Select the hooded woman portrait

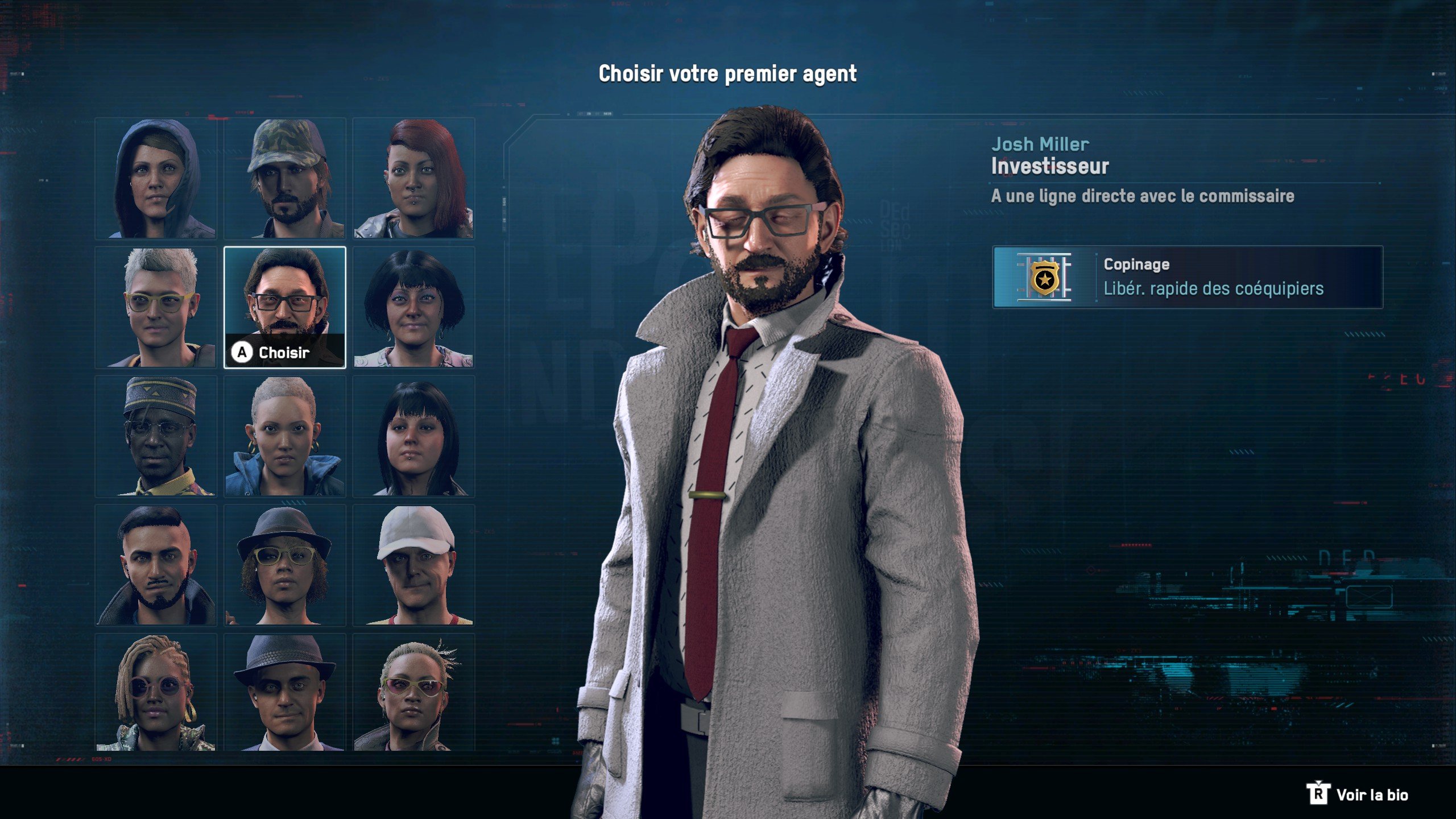(155, 179)
